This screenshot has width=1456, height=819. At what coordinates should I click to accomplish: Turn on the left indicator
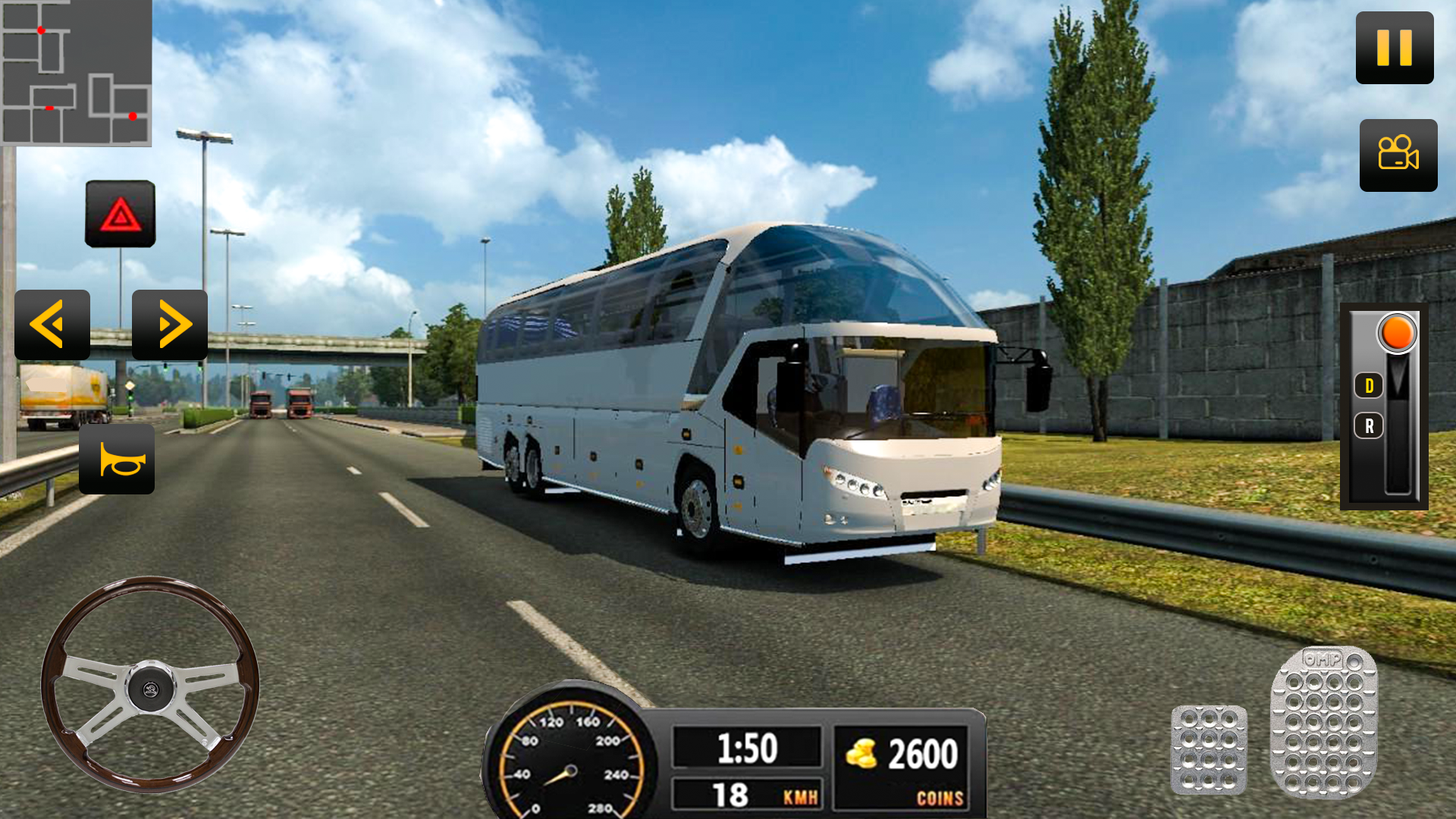(51, 325)
